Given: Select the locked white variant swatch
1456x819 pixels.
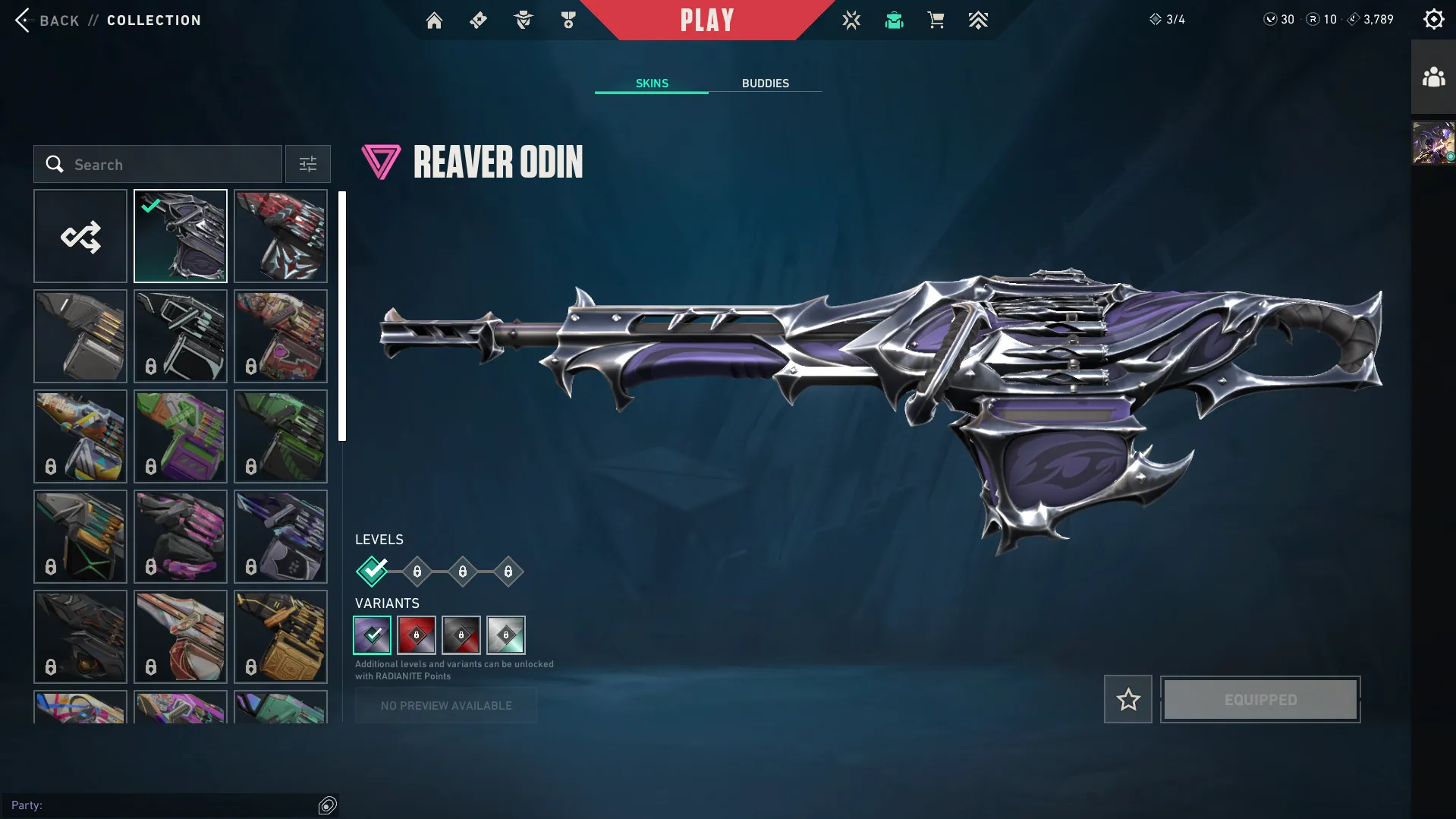Looking at the screenshot, I should click(506, 635).
